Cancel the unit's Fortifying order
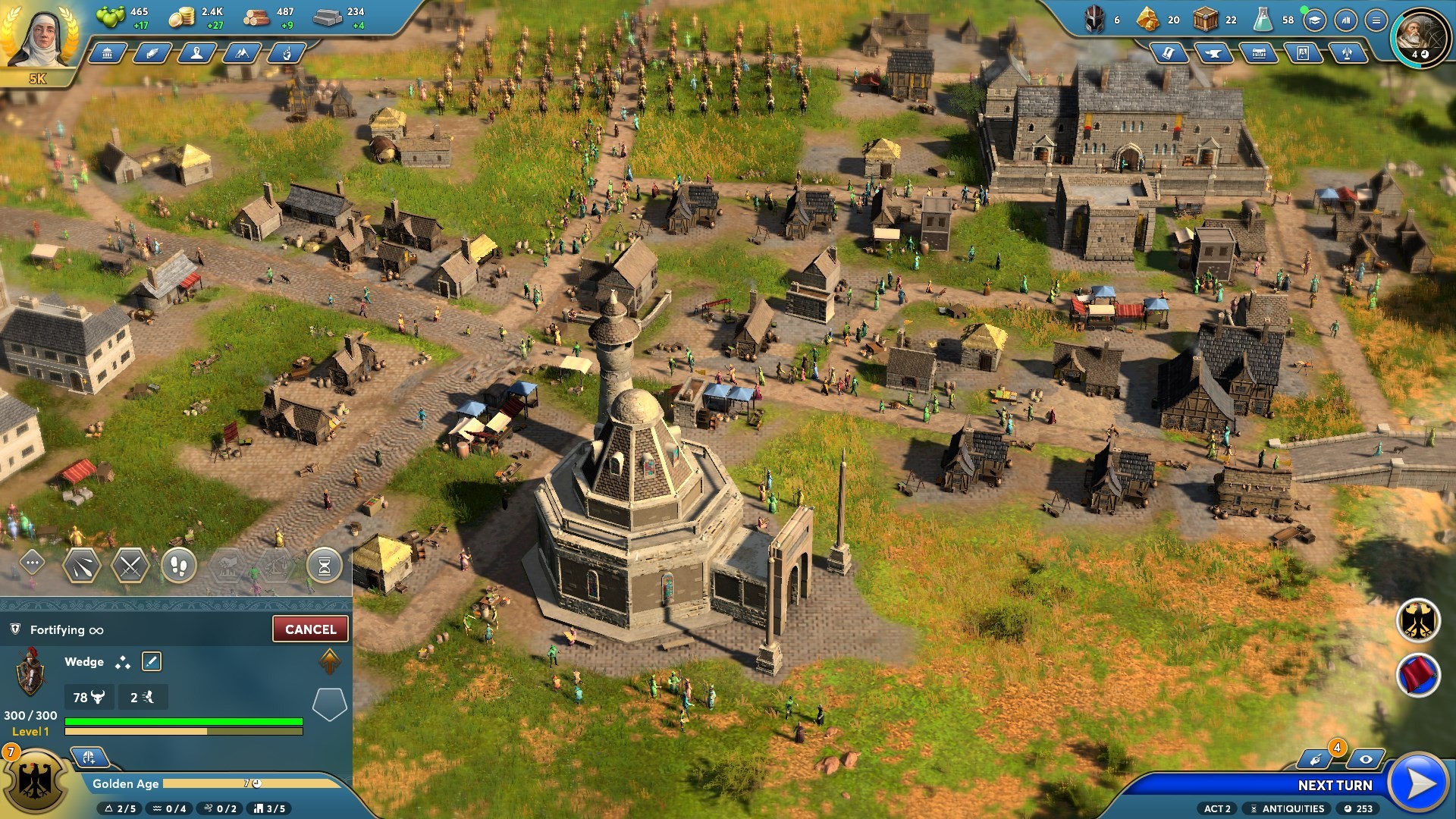 point(310,629)
